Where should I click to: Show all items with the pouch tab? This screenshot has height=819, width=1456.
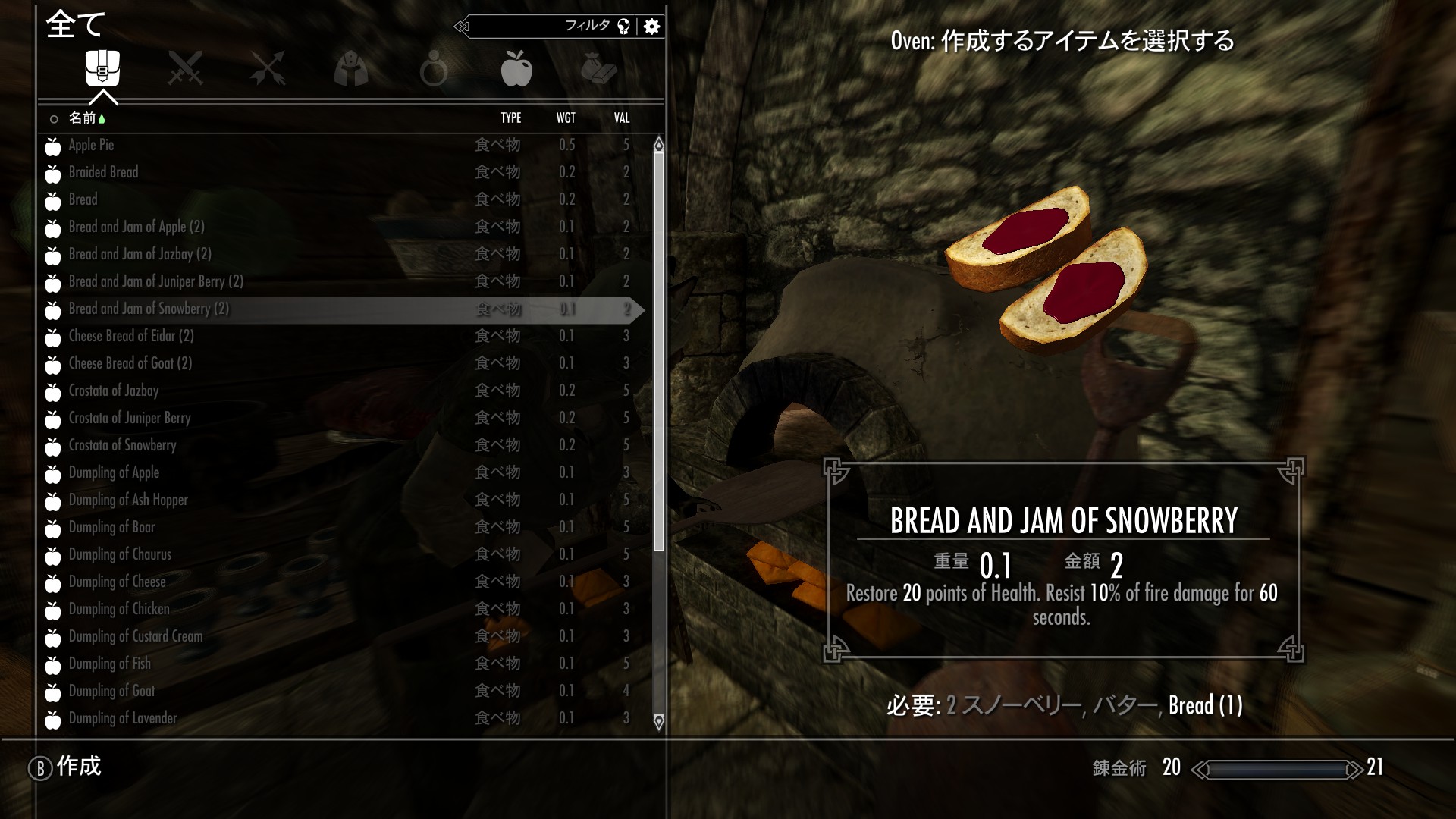102,68
